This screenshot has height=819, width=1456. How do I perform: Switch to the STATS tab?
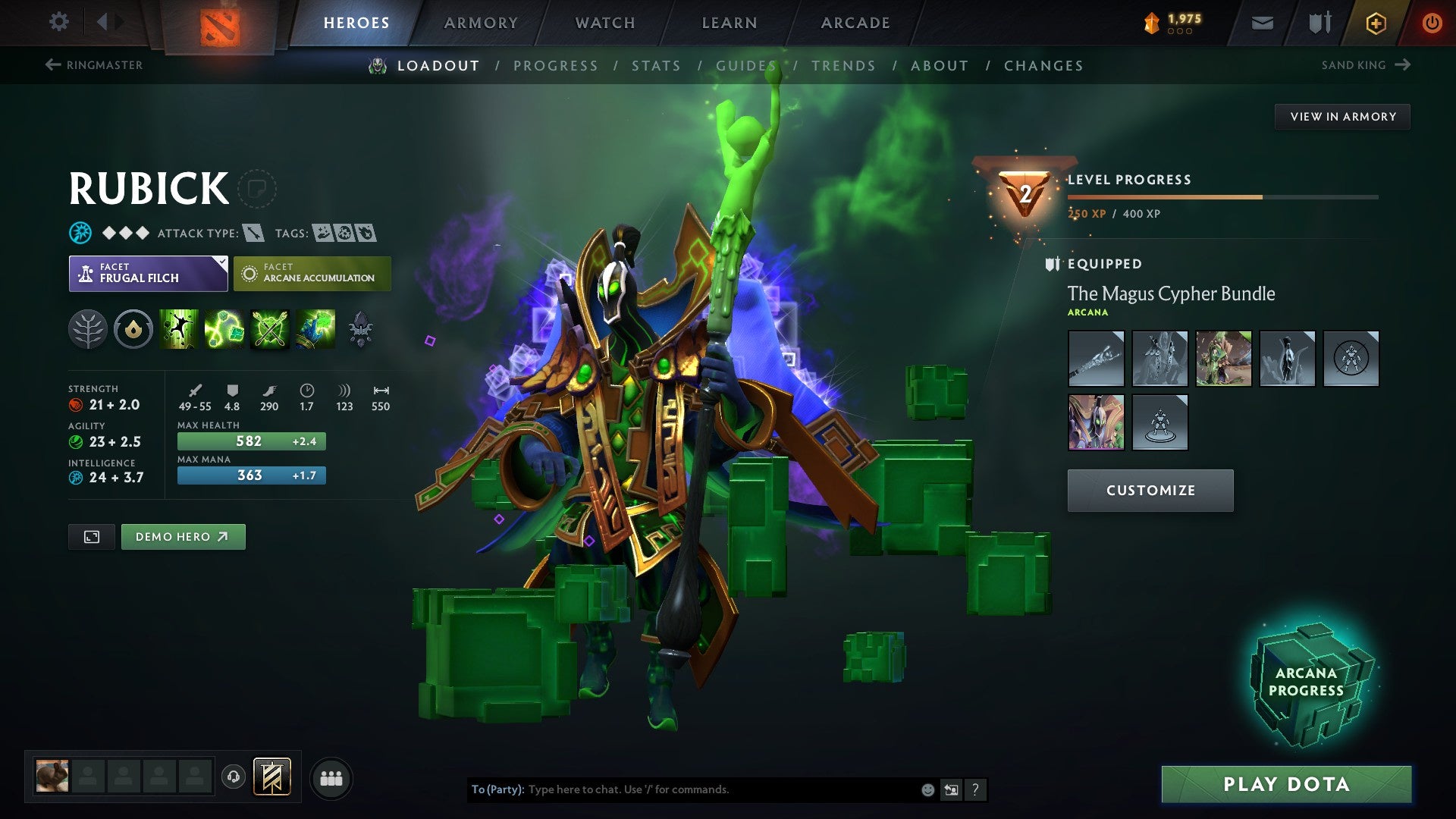click(x=657, y=66)
